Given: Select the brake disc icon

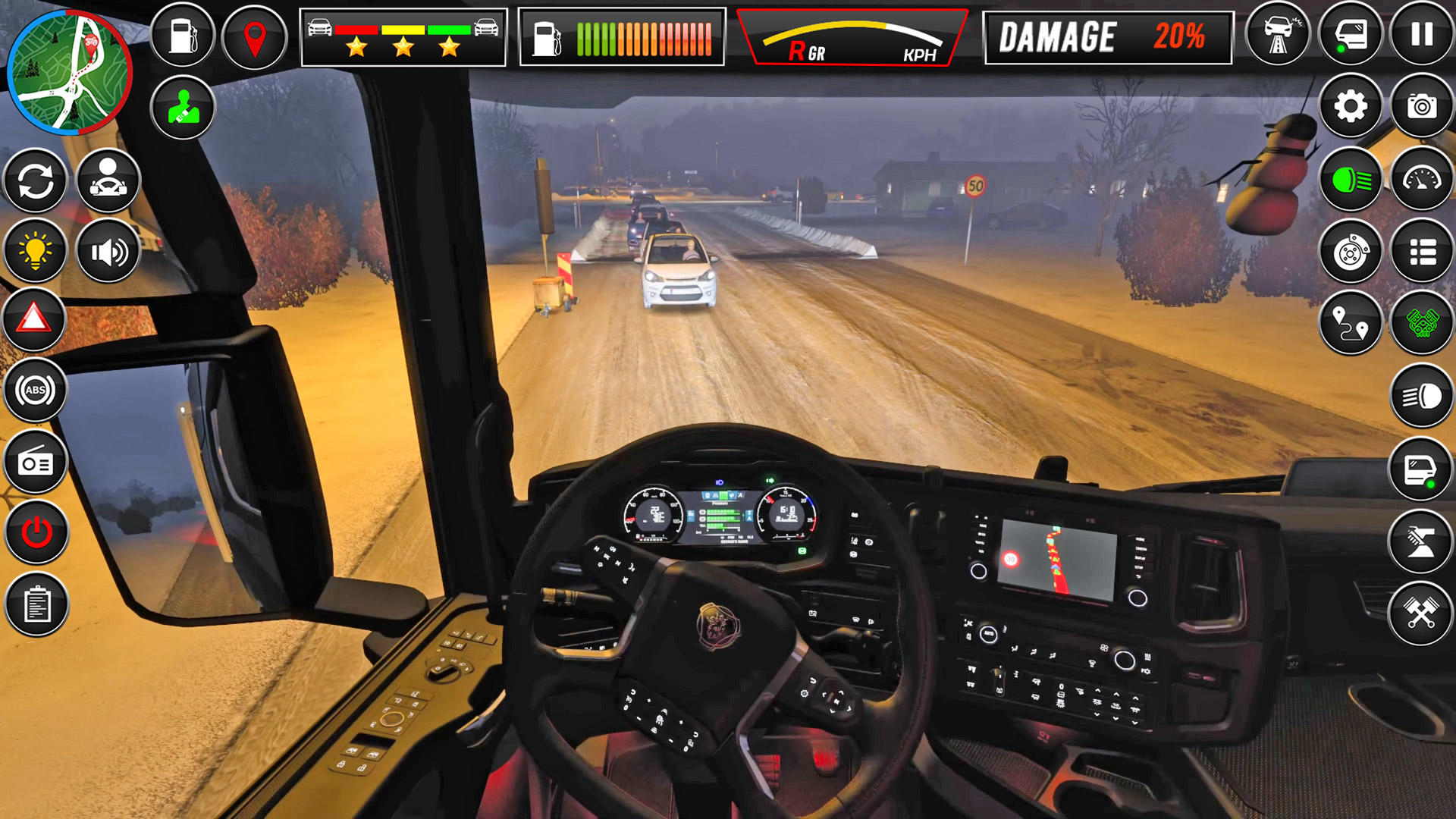Looking at the screenshot, I should tap(1352, 250).
